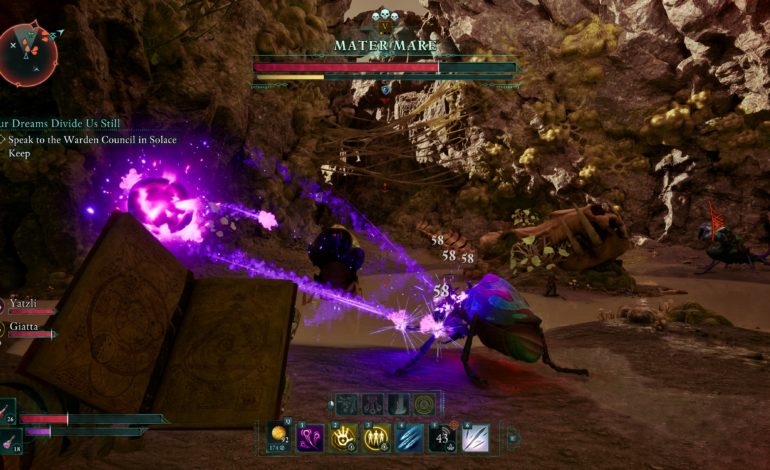770x470 pixels.
Task: Click the small icon right of hotbar
Action: pos(515,437)
